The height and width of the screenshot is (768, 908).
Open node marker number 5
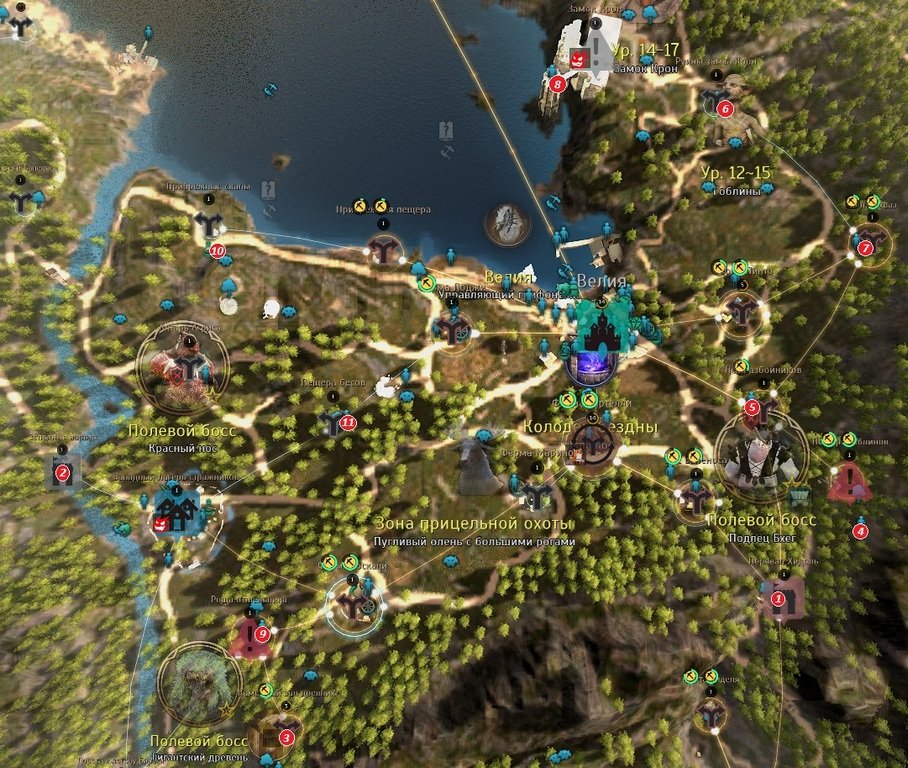pyautogui.click(x=752, y=407)
